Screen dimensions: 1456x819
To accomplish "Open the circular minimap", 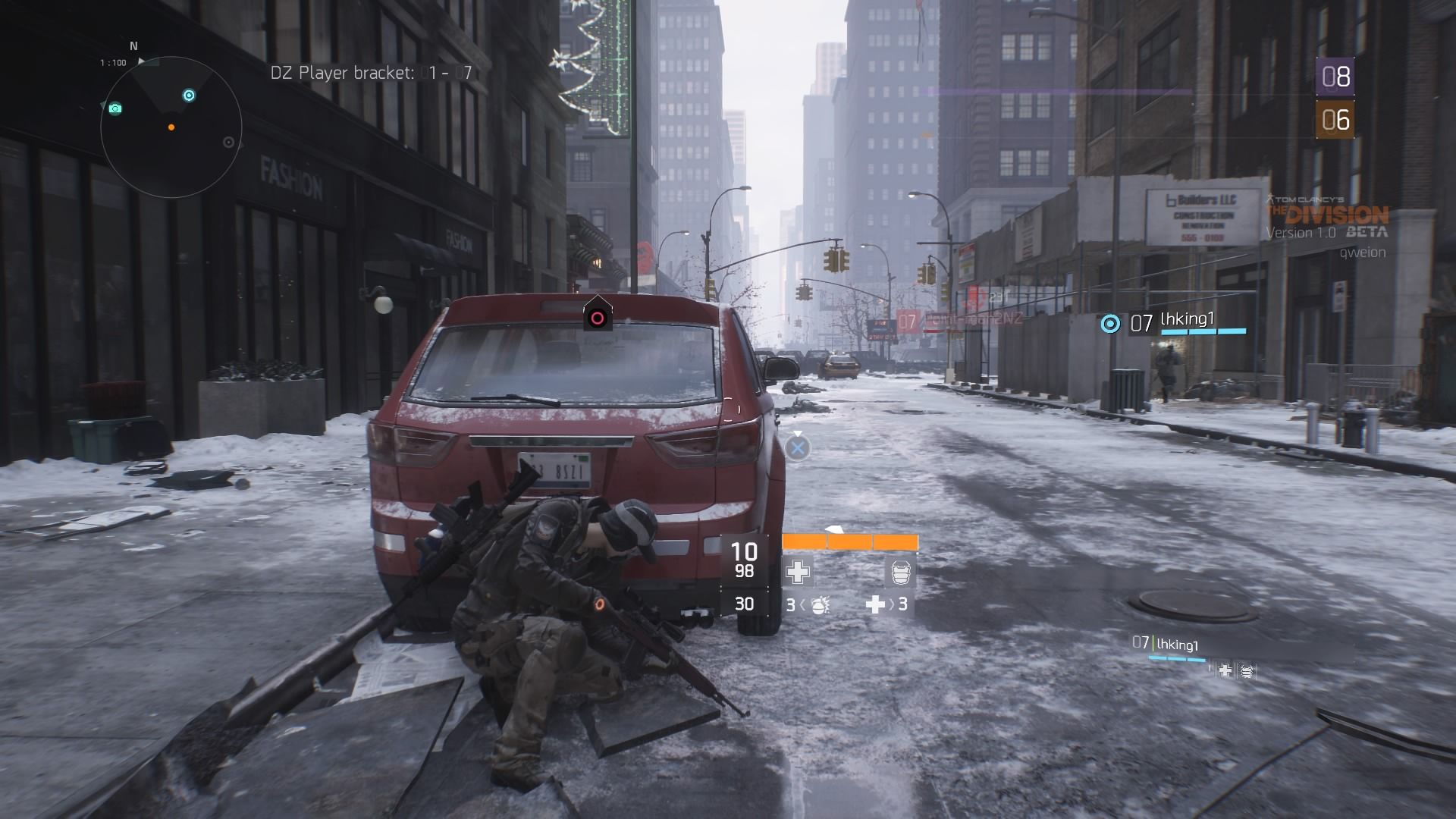I will coord(171,127).
